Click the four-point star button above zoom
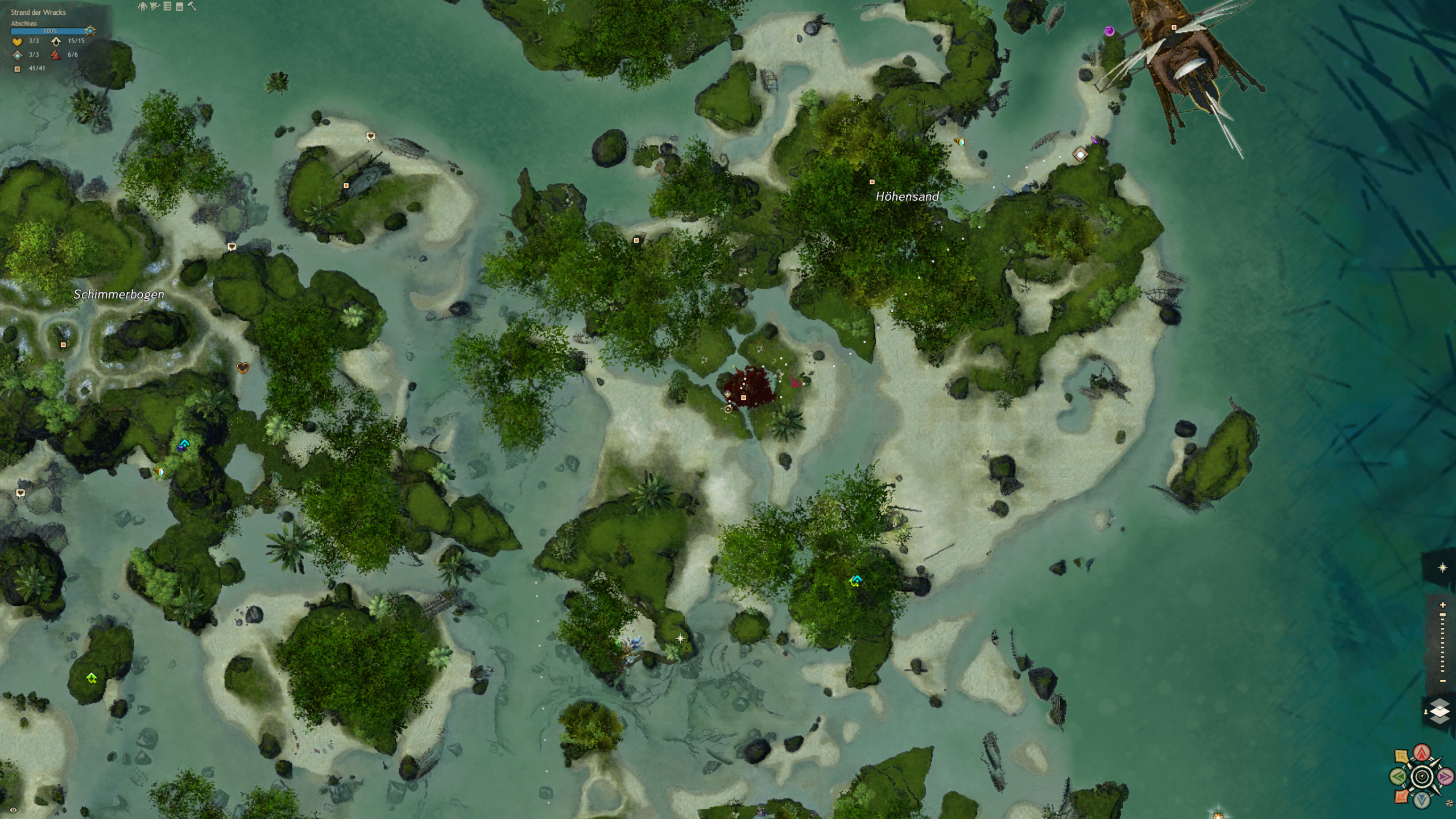 point(1442,568)
